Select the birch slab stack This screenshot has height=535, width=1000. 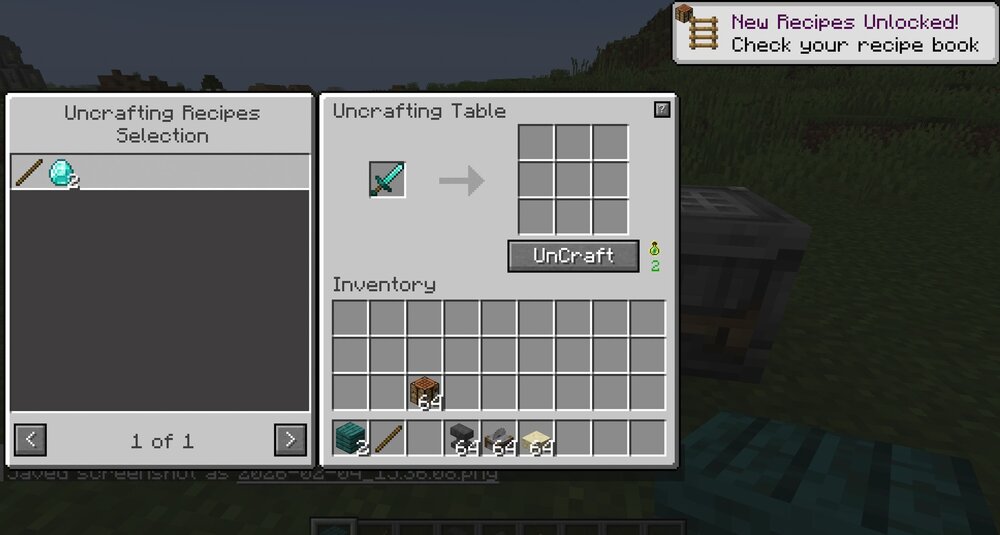click(537, 438)
